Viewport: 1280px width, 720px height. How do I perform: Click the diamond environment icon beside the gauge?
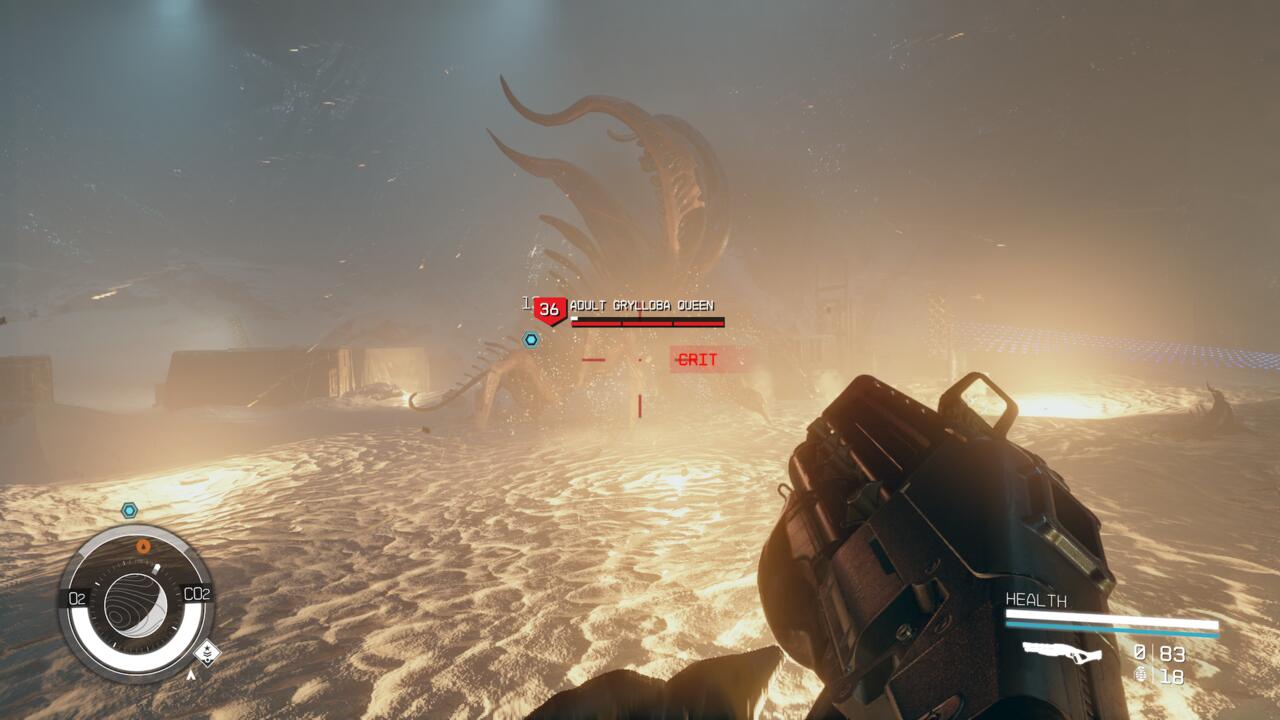206,653
